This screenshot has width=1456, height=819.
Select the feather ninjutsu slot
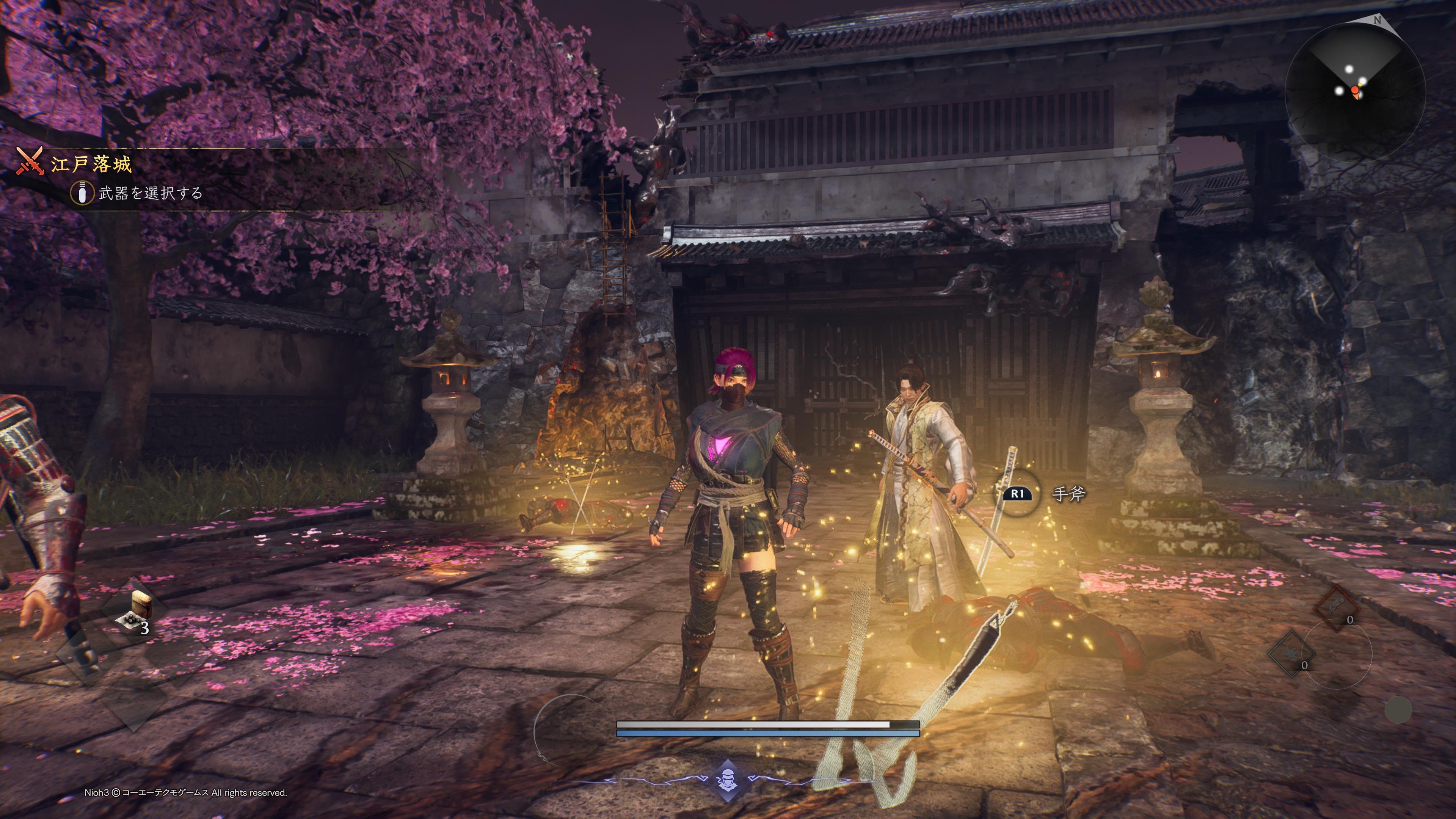click(1337, 607)
